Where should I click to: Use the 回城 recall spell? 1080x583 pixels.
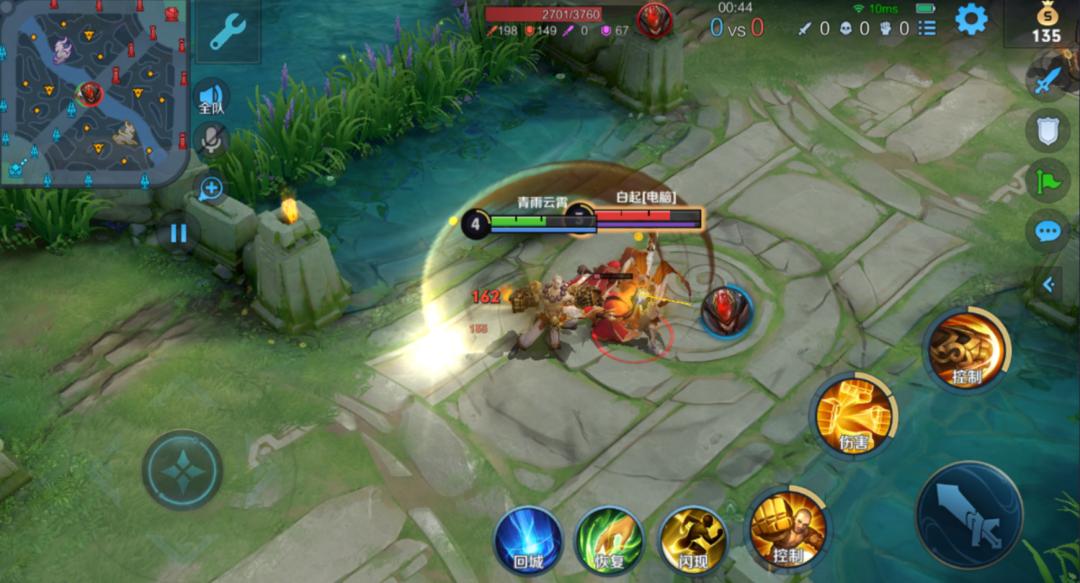[x=528, y=540]
